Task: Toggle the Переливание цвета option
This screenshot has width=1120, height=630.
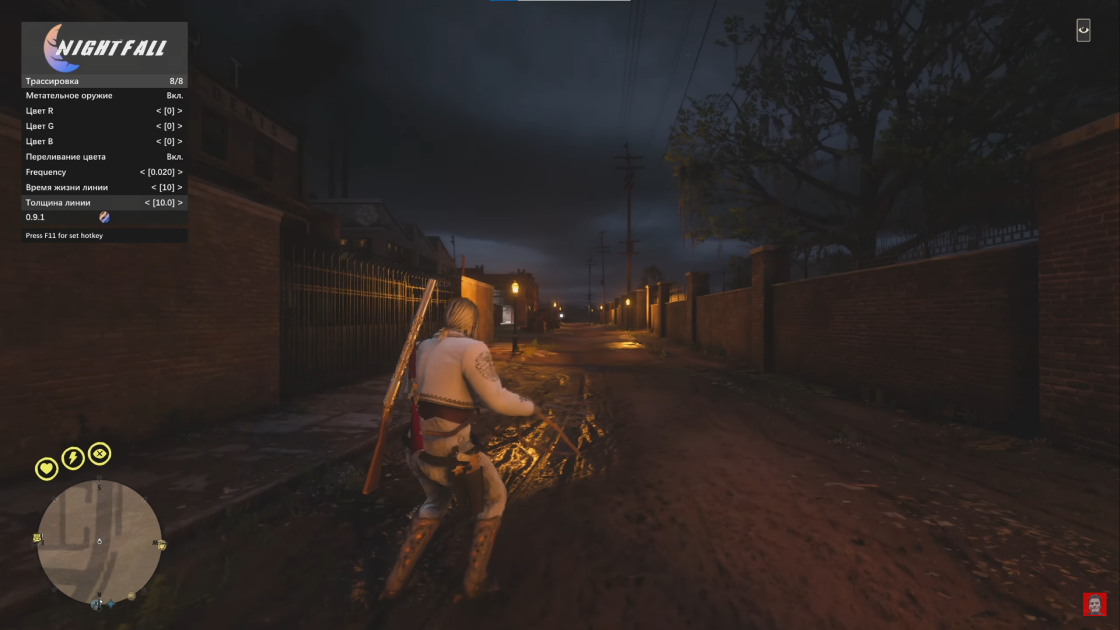Action: pos(104,157)
